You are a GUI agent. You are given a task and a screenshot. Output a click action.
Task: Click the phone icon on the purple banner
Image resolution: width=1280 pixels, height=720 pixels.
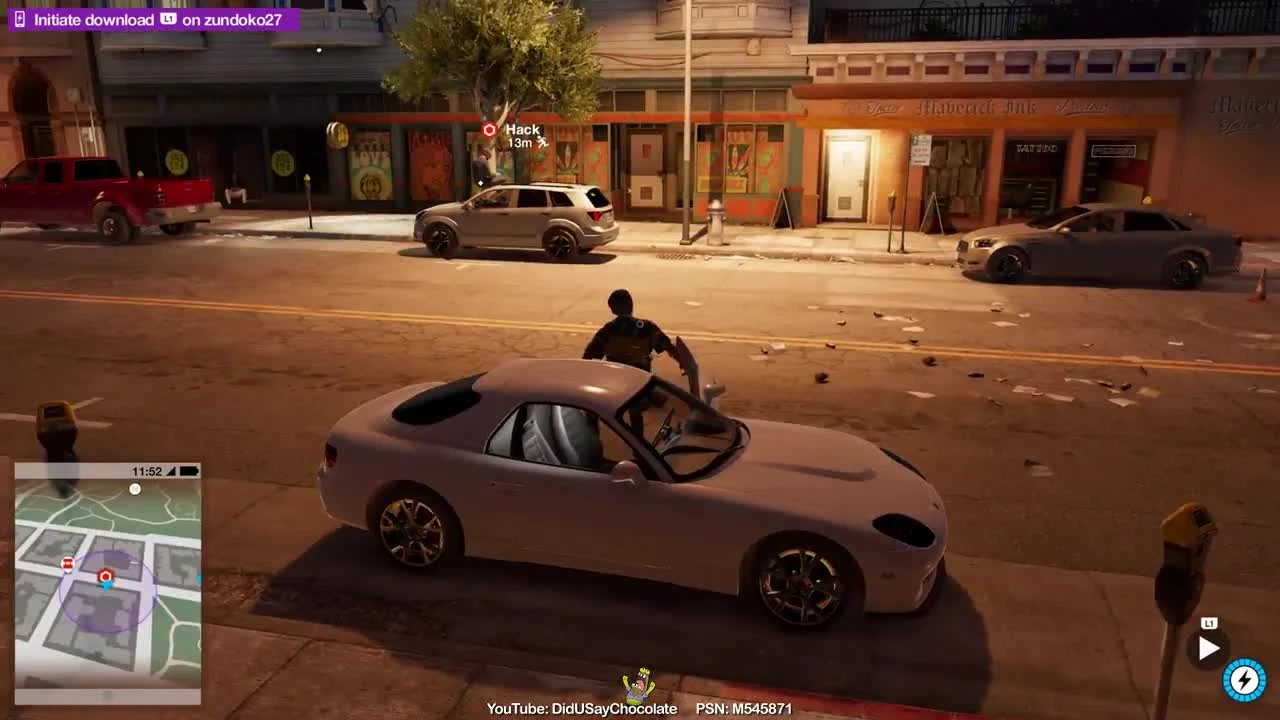point(19,18)
